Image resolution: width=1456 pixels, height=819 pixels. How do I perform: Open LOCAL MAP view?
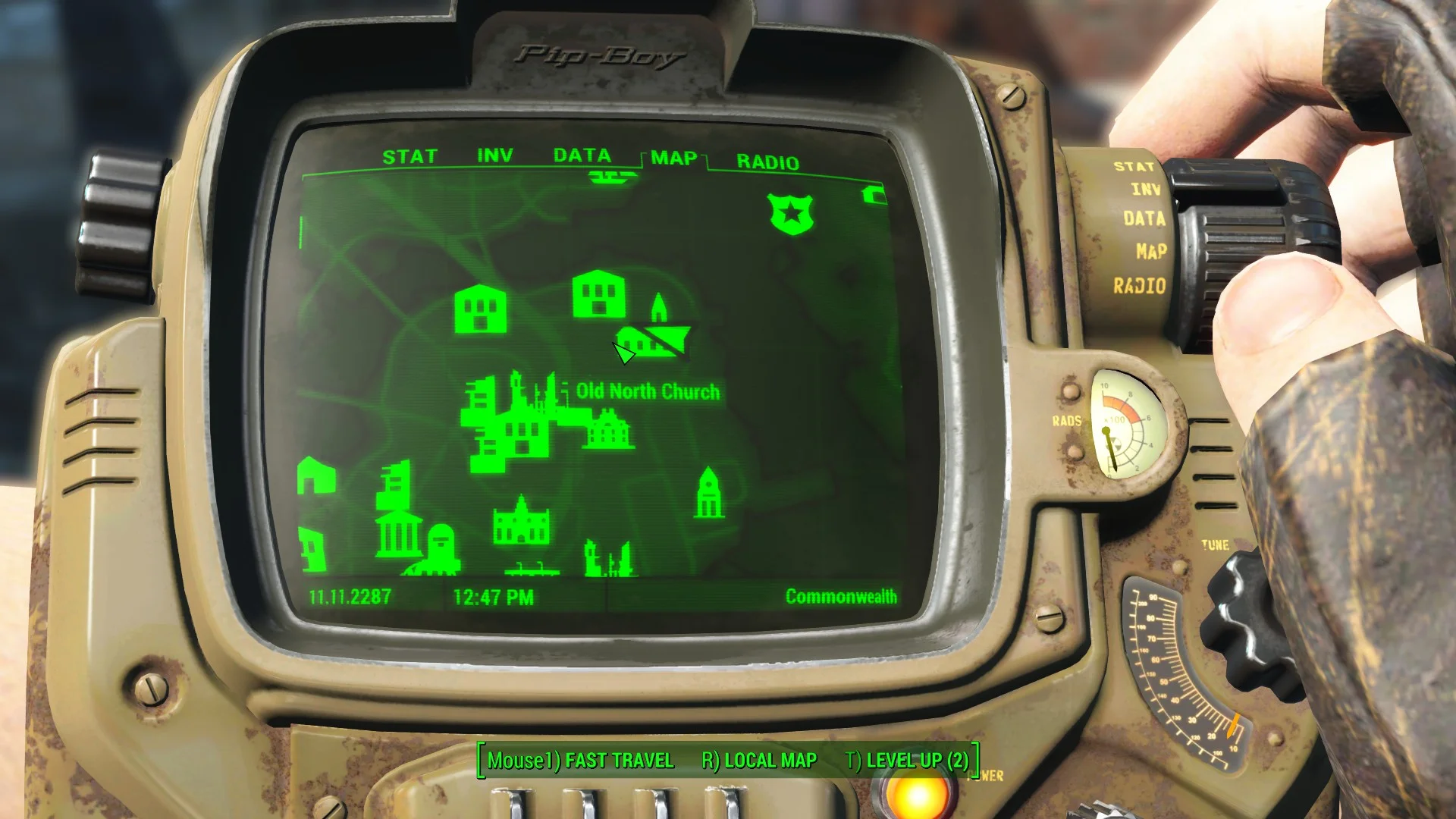(x=758, y=759)
